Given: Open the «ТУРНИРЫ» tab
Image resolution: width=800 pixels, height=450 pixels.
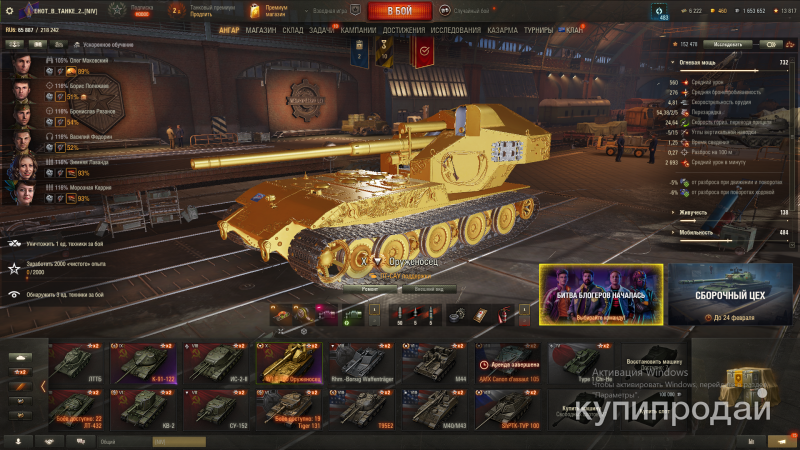Looking at the screenshot, I should coord(538,30).
